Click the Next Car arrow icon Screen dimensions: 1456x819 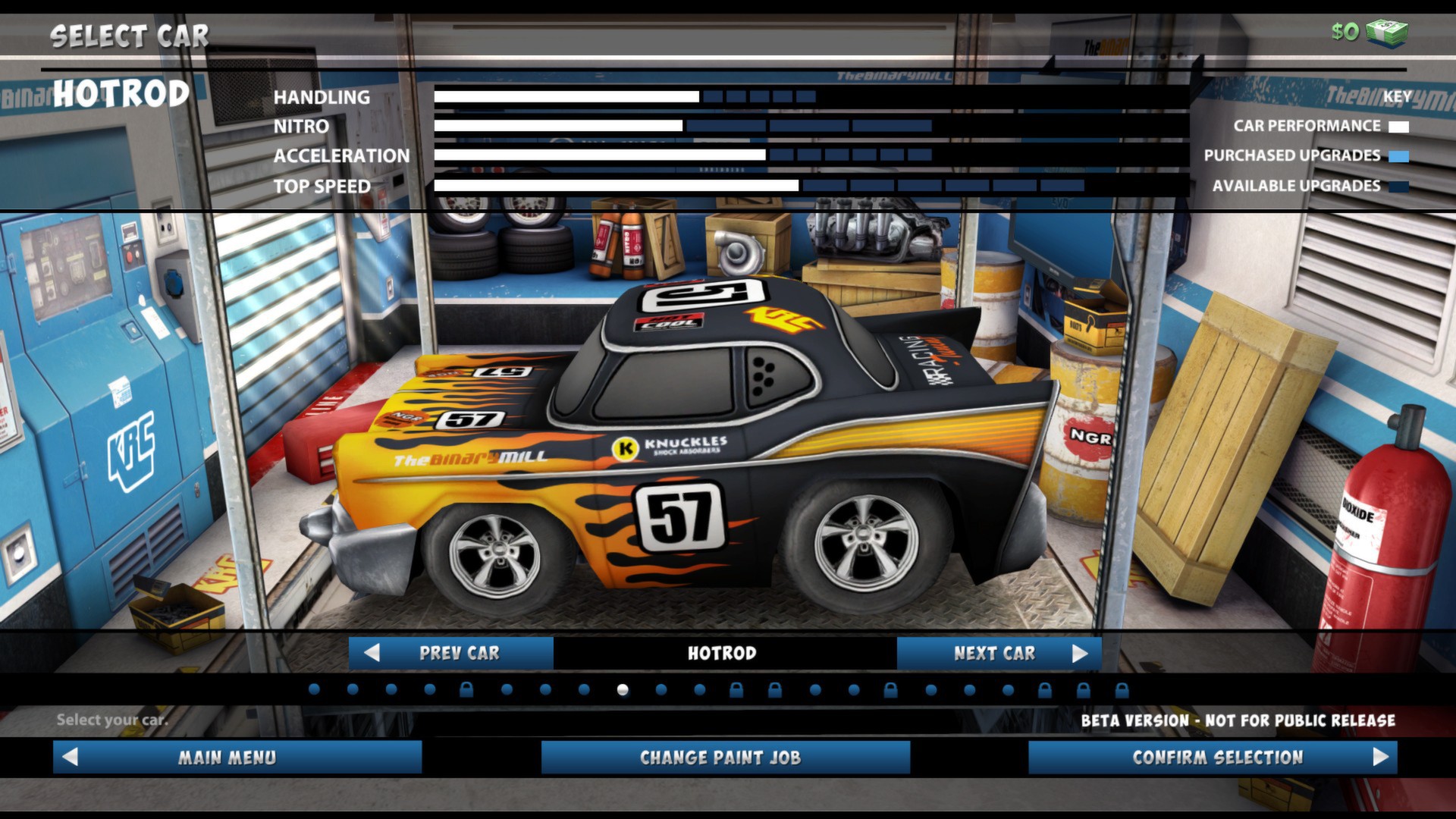point(1080,652)
